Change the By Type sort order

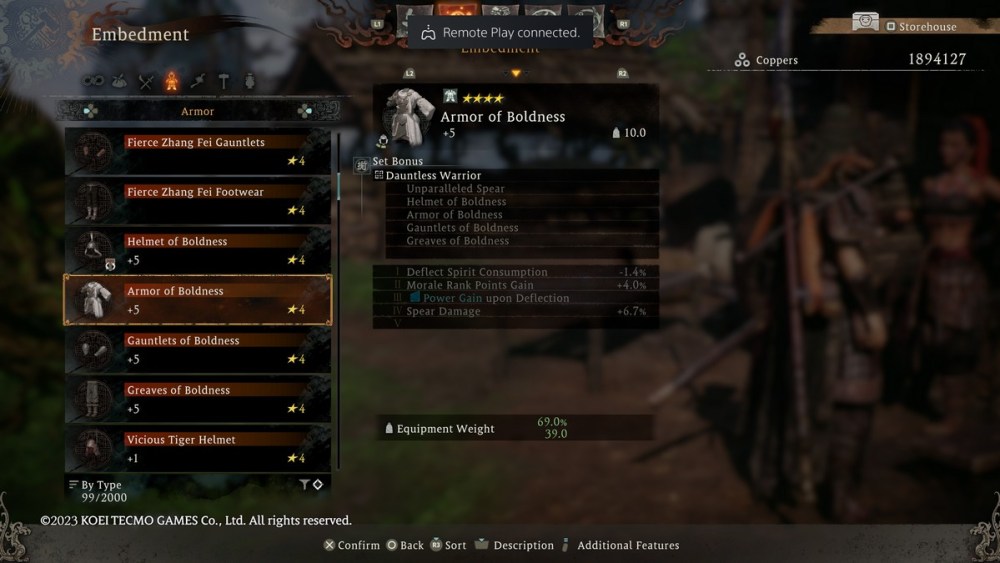click(x=96, y=486)
